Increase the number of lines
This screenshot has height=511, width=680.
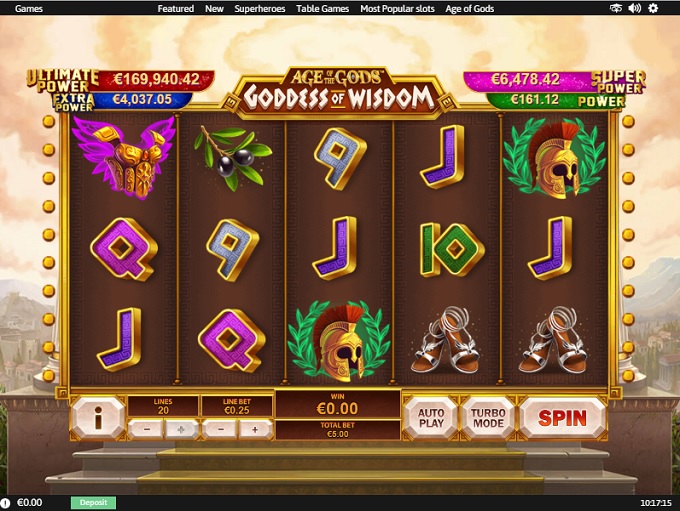point(180,429)
